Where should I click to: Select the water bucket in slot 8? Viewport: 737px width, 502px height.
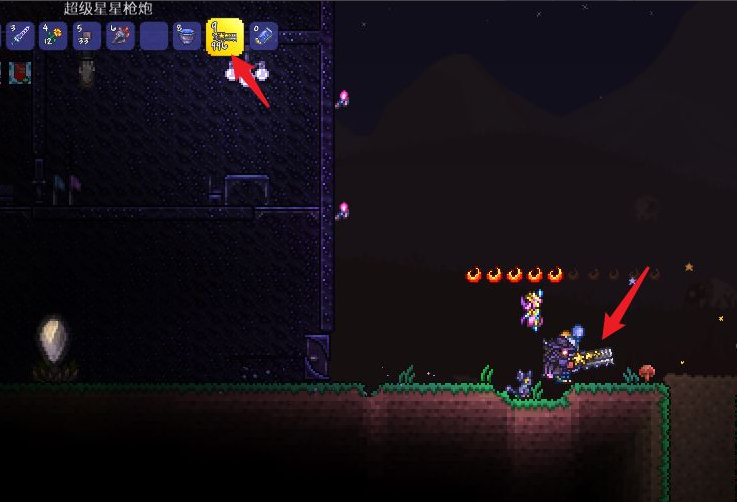186,37
